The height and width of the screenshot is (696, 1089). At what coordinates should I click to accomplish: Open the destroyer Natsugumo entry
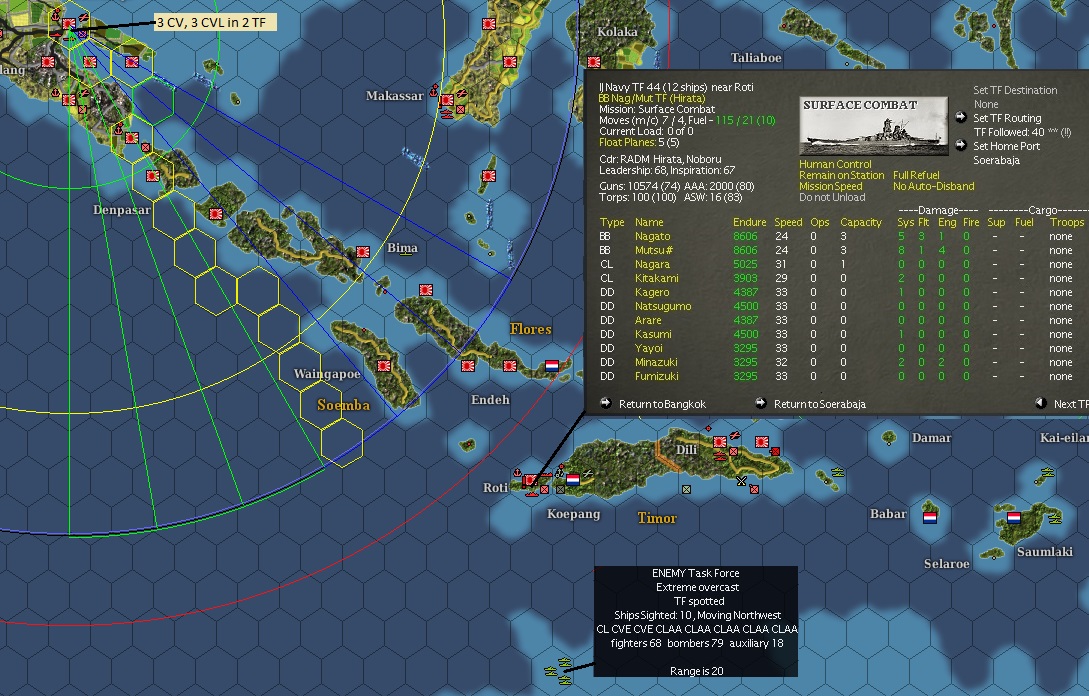tap(662, 306)
